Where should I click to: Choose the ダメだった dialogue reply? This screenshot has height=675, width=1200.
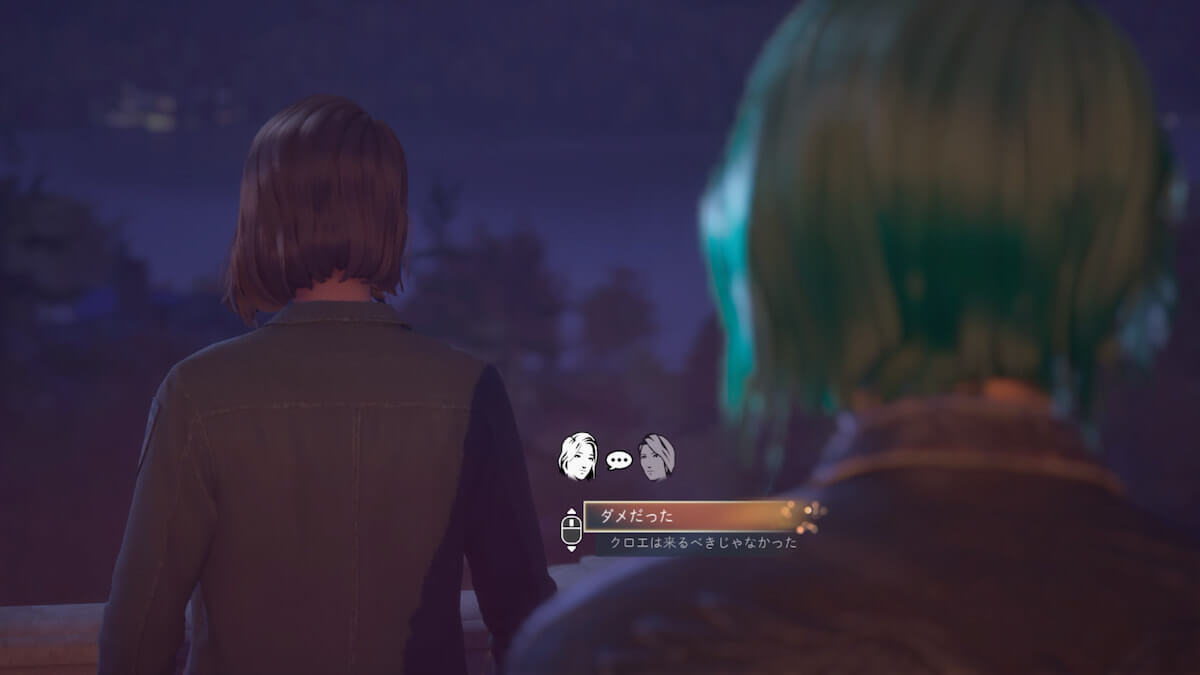pos(690,516)
